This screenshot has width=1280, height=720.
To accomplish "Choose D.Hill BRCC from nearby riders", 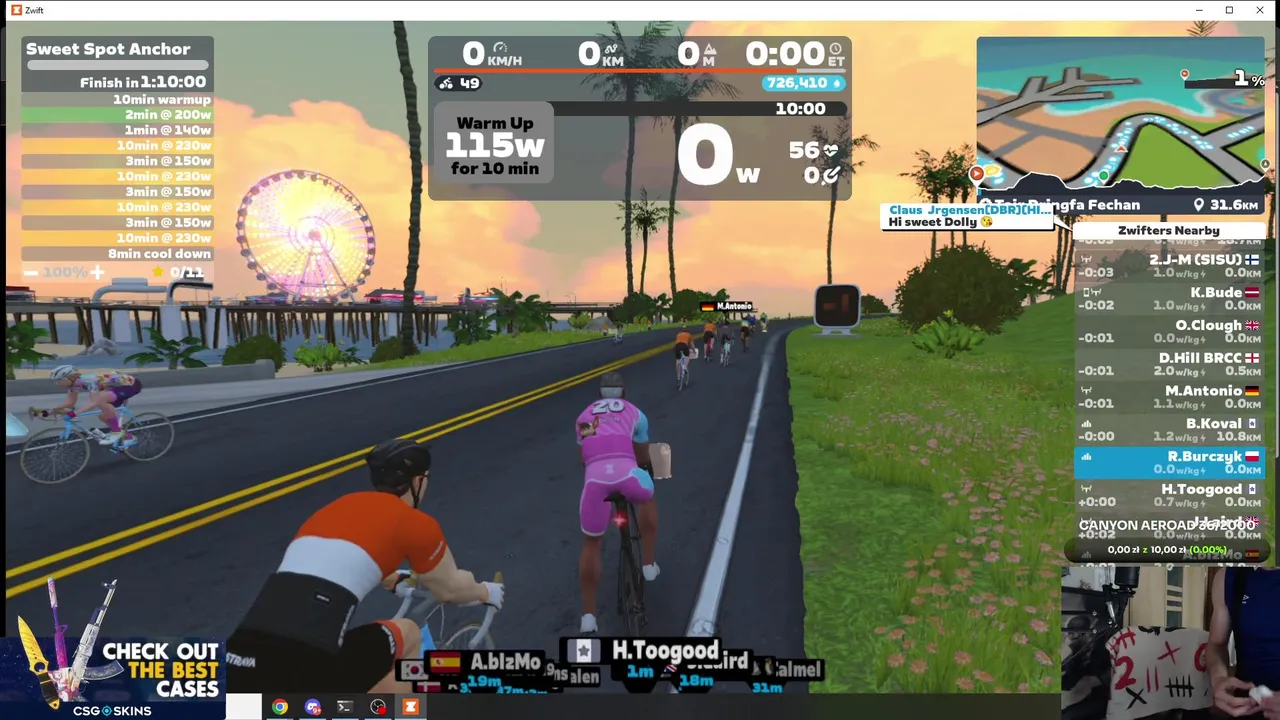I will click(1170, 363).
